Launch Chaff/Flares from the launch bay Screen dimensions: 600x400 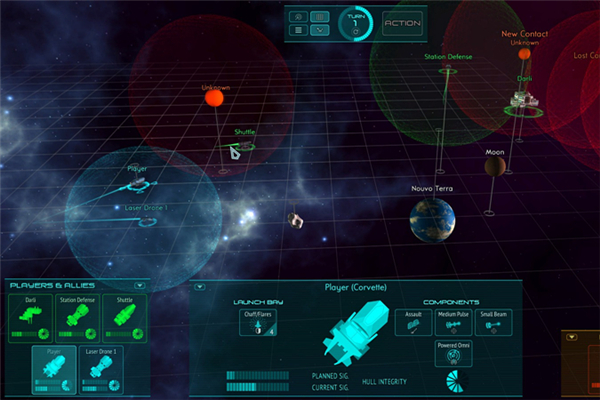pos(258,325)
